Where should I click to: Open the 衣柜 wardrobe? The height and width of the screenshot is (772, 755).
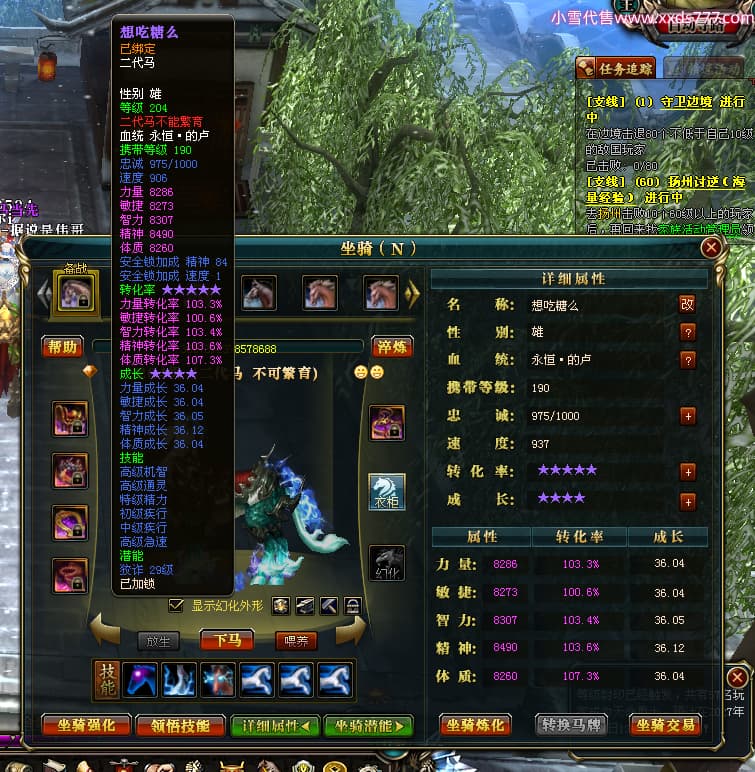387,492
